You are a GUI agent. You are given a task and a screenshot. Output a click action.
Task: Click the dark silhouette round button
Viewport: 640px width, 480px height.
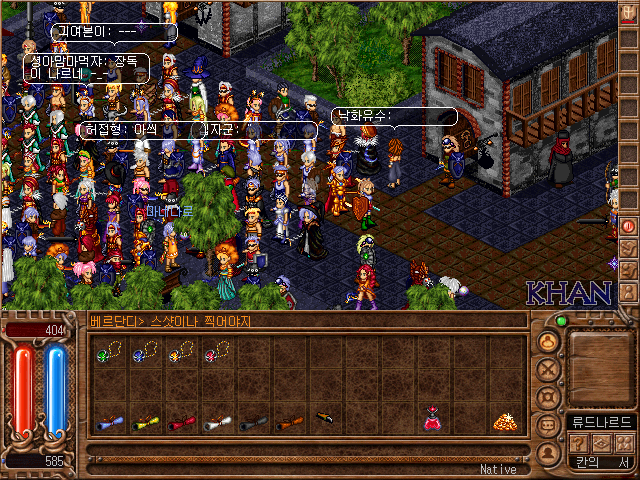coord(547,452)
